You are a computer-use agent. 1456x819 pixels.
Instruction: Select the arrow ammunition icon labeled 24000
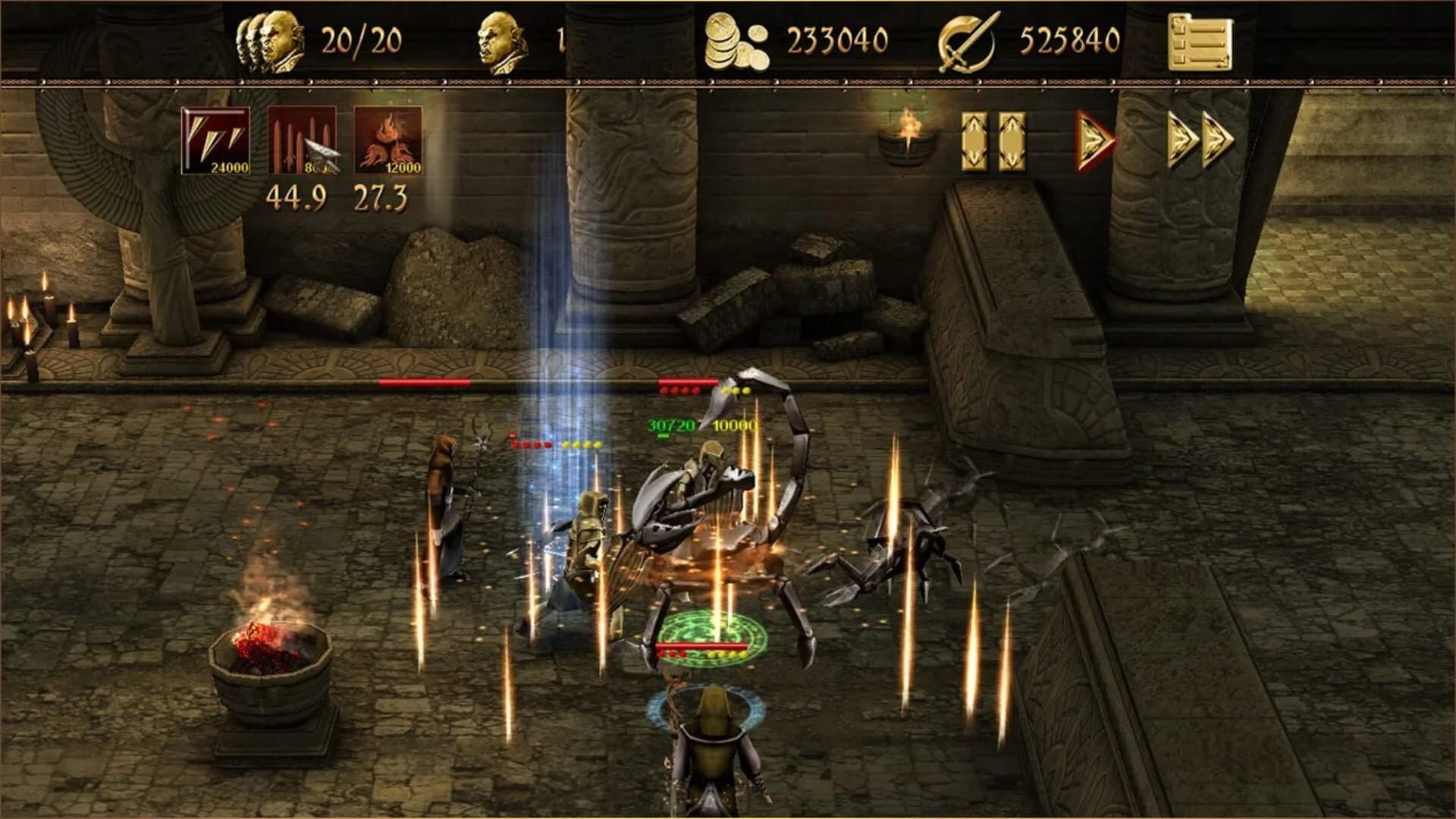click(x=215, y=141)
